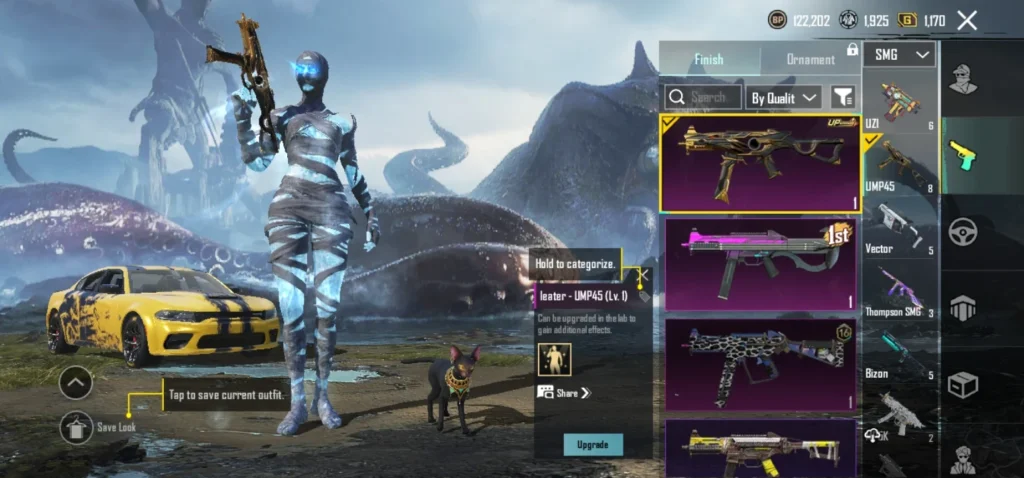The height and width of the screenshot is (478, 1024).
Task: Select the UMP45 weapon entry
Action: point(900,165)
